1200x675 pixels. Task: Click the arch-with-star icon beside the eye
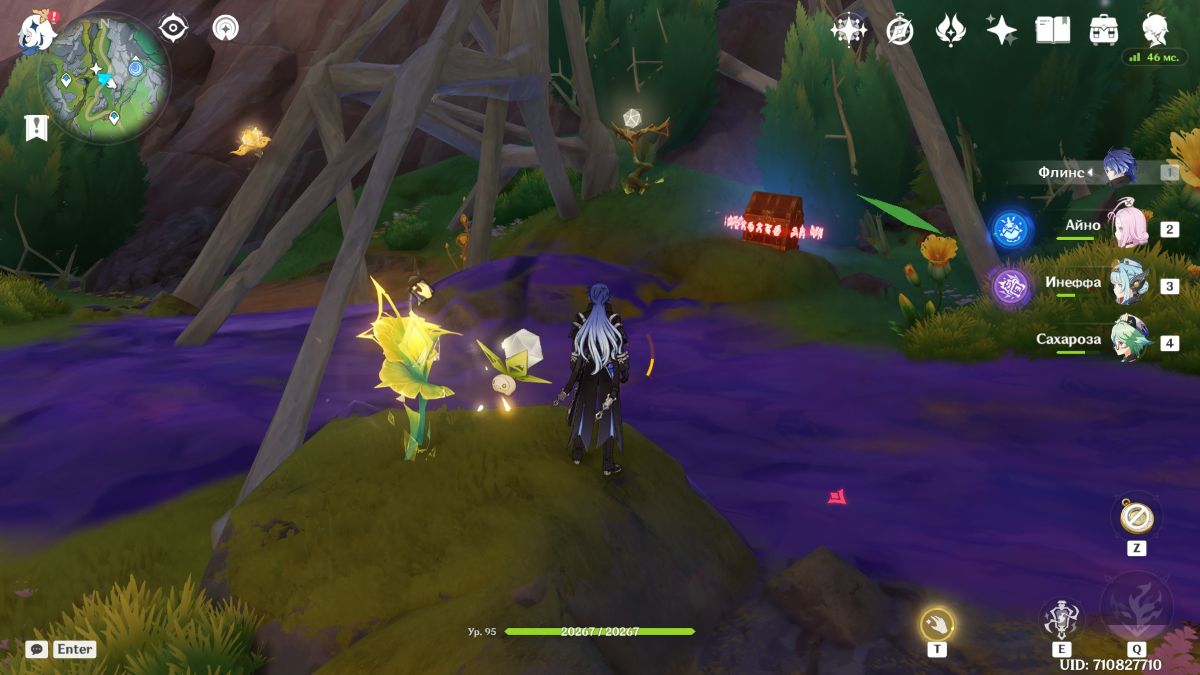coord(225,28)
